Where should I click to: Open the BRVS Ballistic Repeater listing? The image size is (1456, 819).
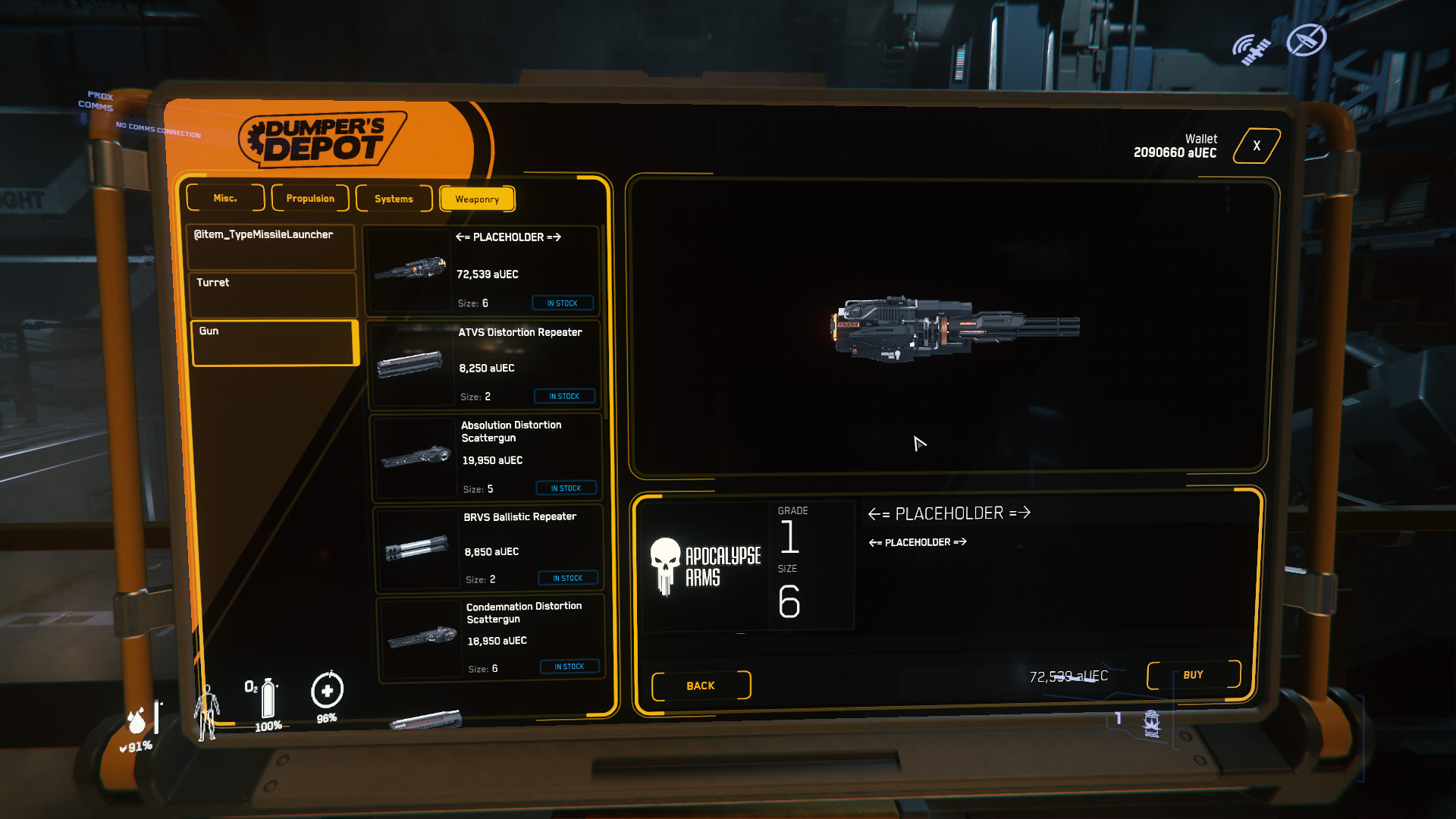[x=489, y=548]
